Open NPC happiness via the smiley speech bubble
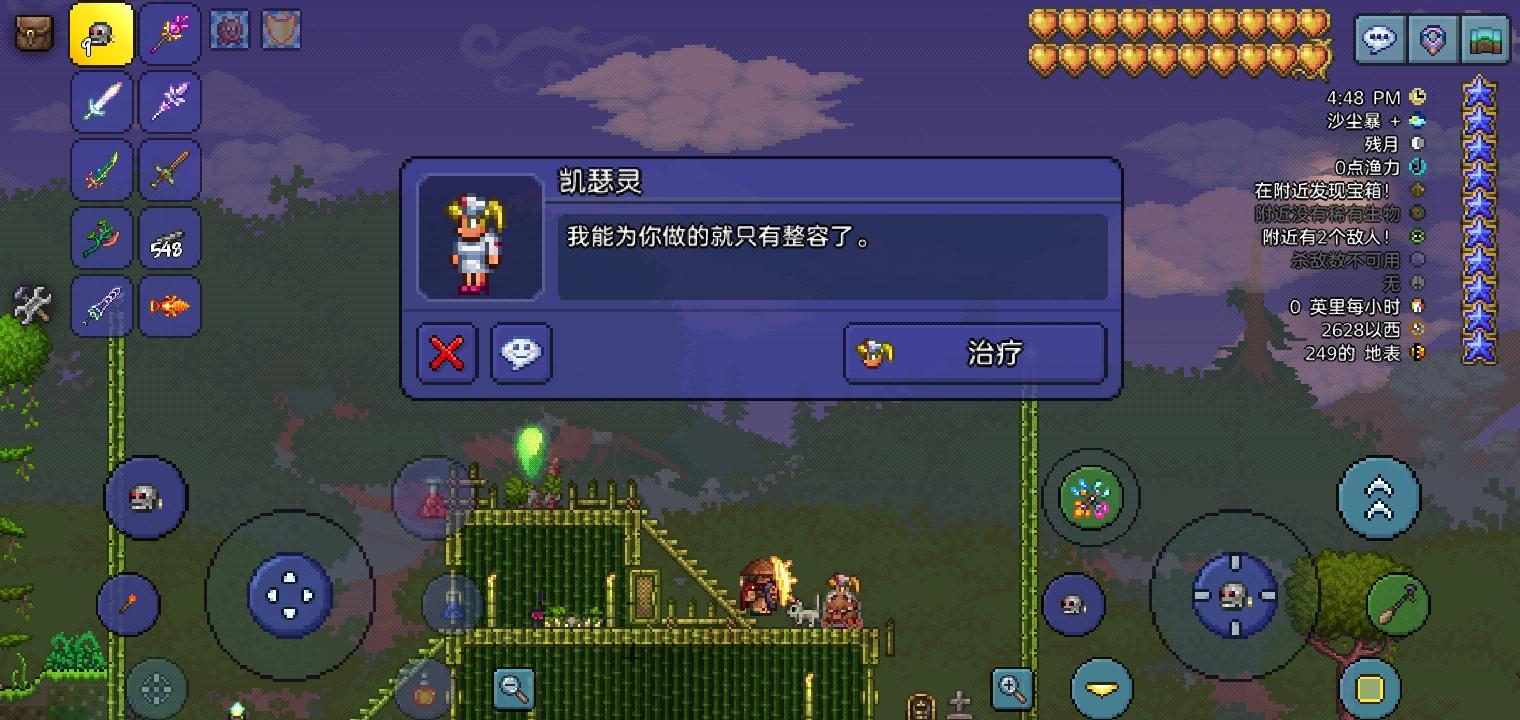This screenshot has width=1520, height=720. (x=519, y=352)
